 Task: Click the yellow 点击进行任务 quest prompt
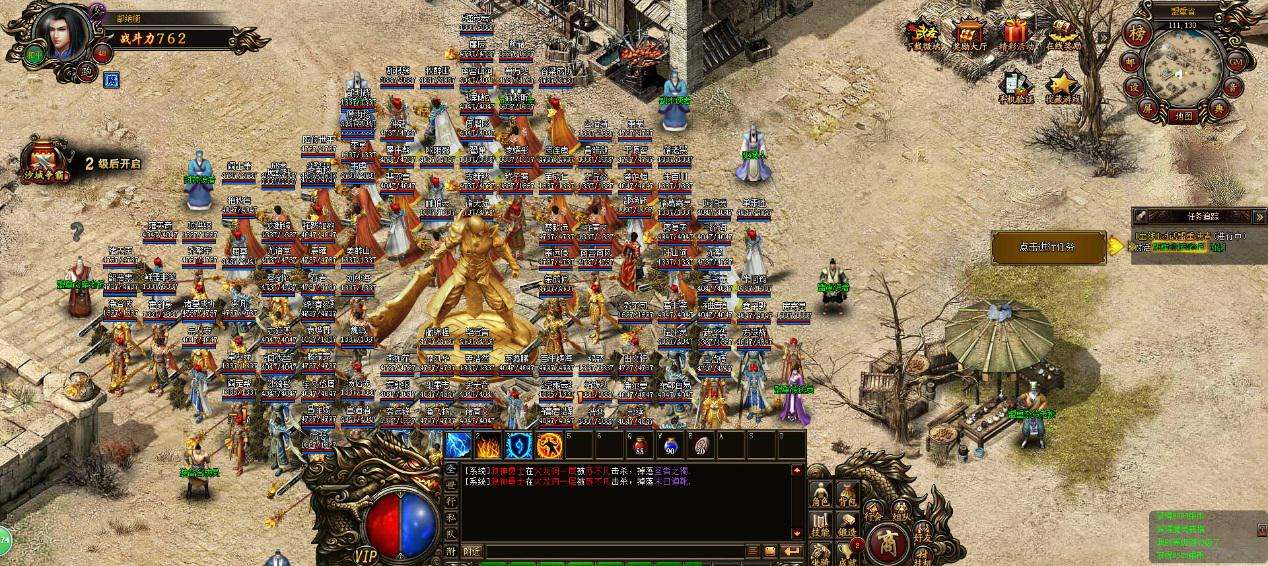tap(1048, 247)
